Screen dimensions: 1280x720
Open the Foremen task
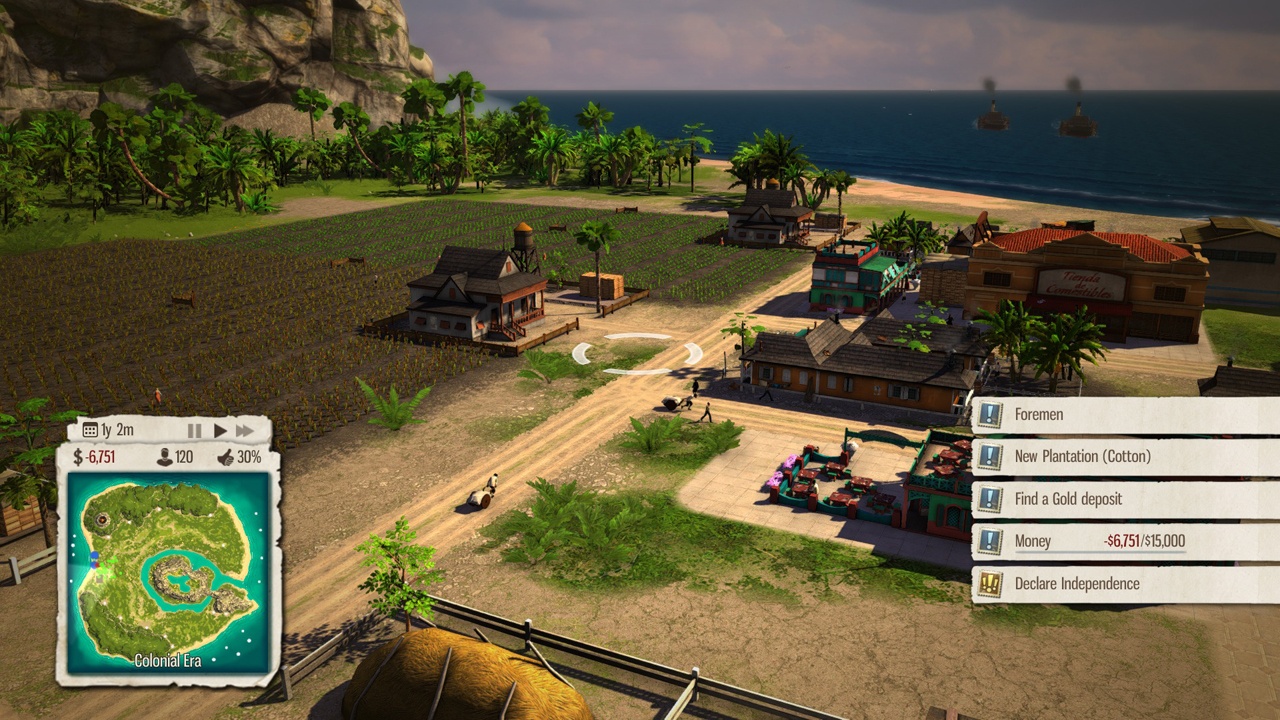1125,415
